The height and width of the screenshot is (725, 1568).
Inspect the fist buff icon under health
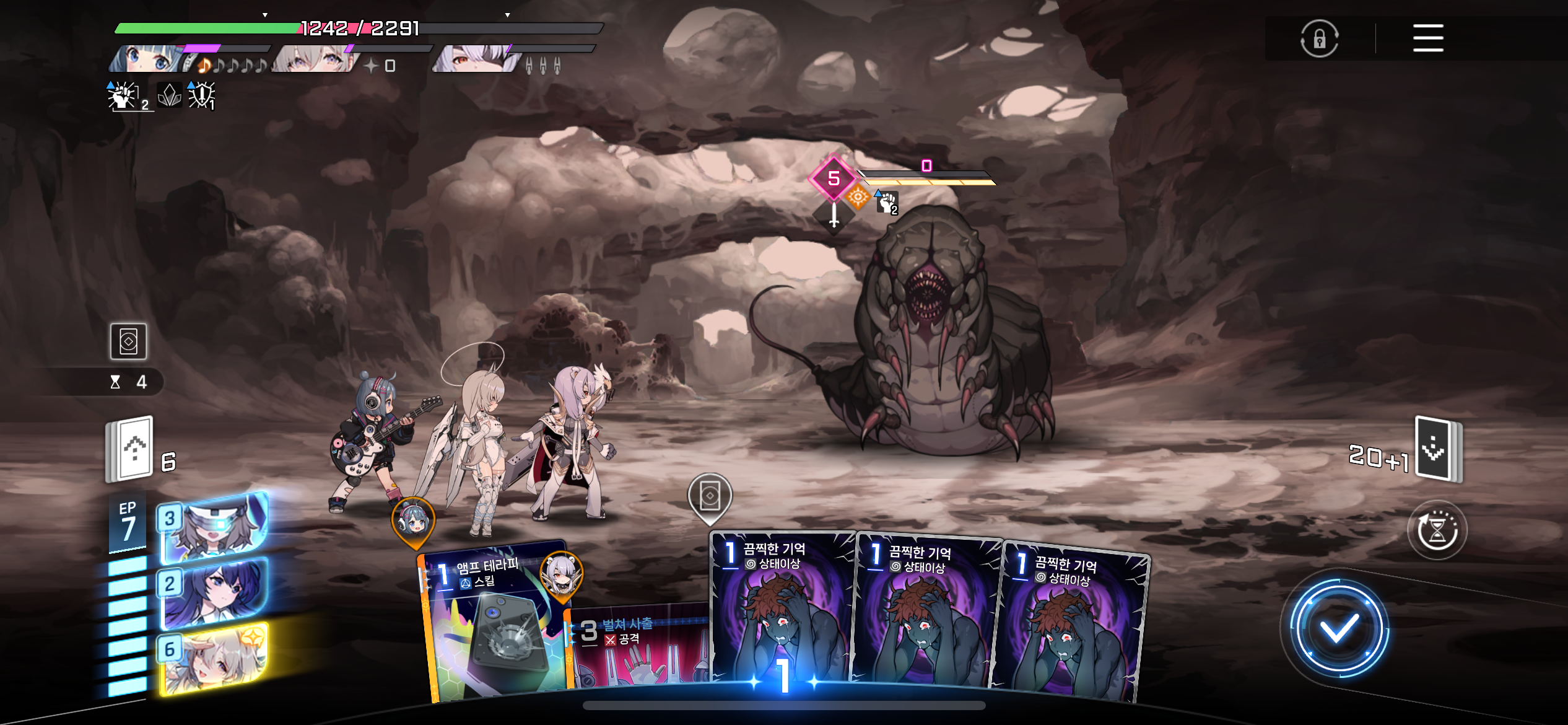pyautogui.click(x=123, y=96)
